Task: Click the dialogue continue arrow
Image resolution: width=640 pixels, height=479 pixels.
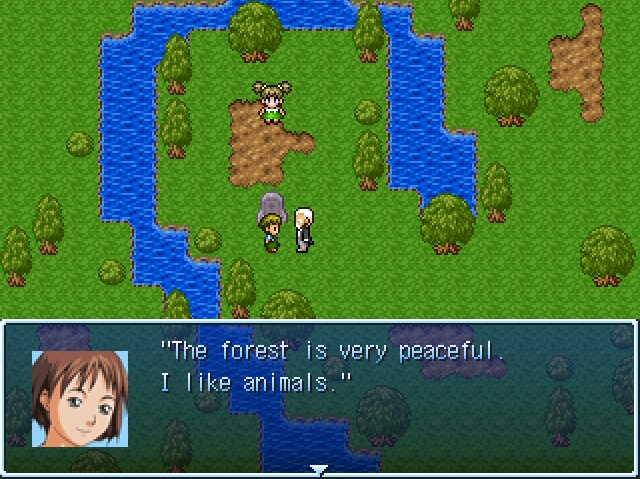Action: (319, 469)
